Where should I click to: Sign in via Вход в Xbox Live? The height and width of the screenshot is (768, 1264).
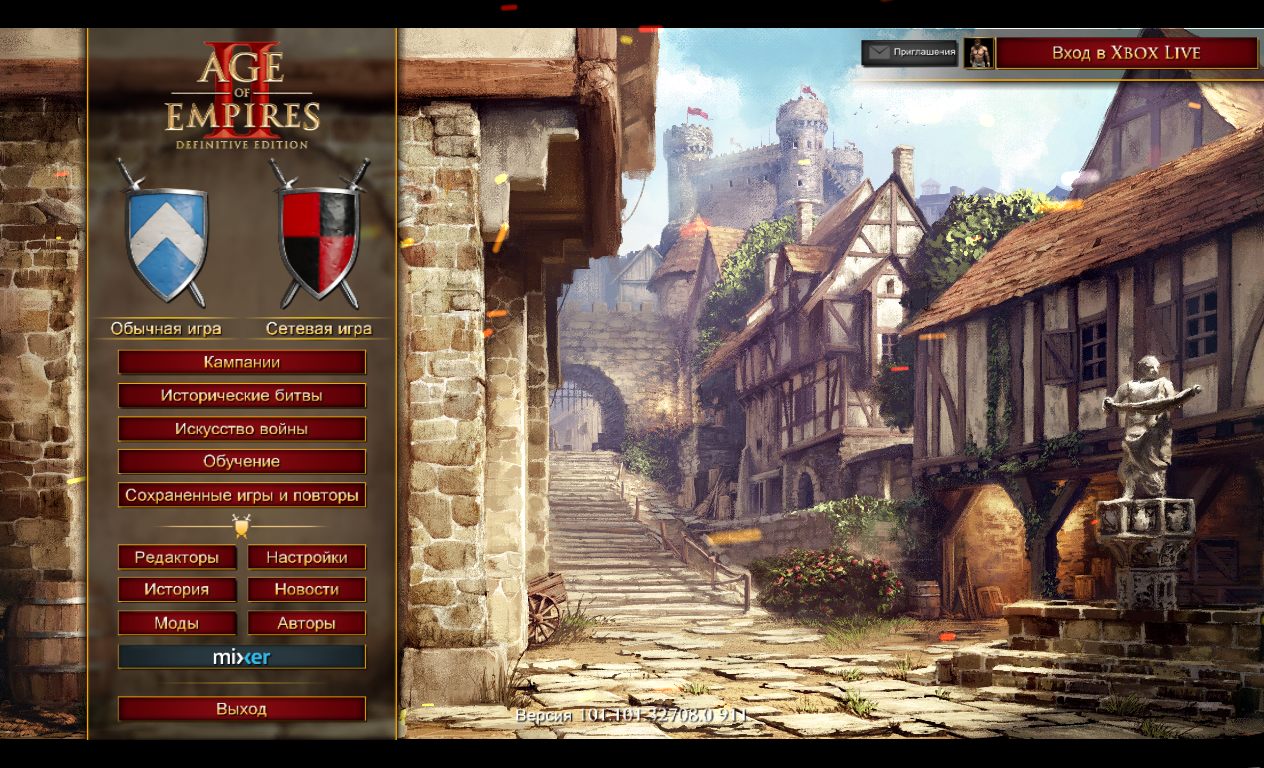tap(1126, 53)
